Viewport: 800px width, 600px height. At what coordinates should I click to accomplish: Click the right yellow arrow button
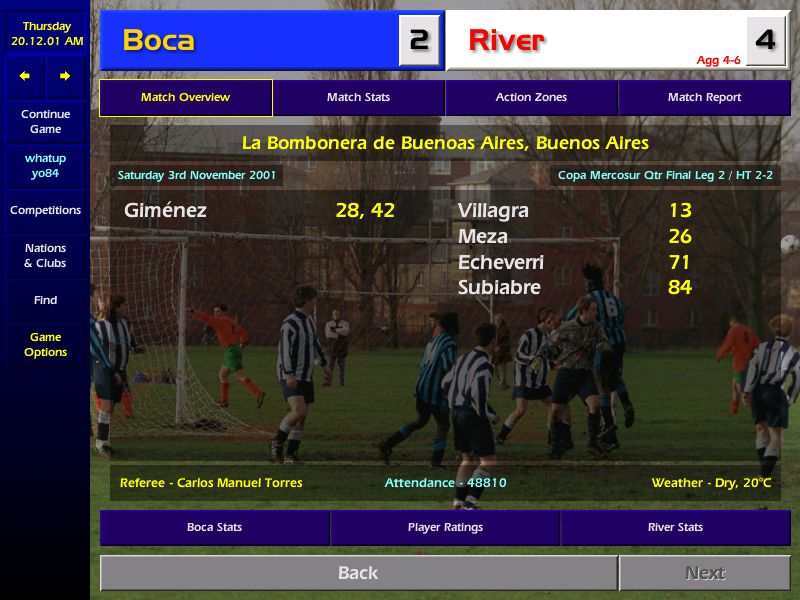coord(65,76)
